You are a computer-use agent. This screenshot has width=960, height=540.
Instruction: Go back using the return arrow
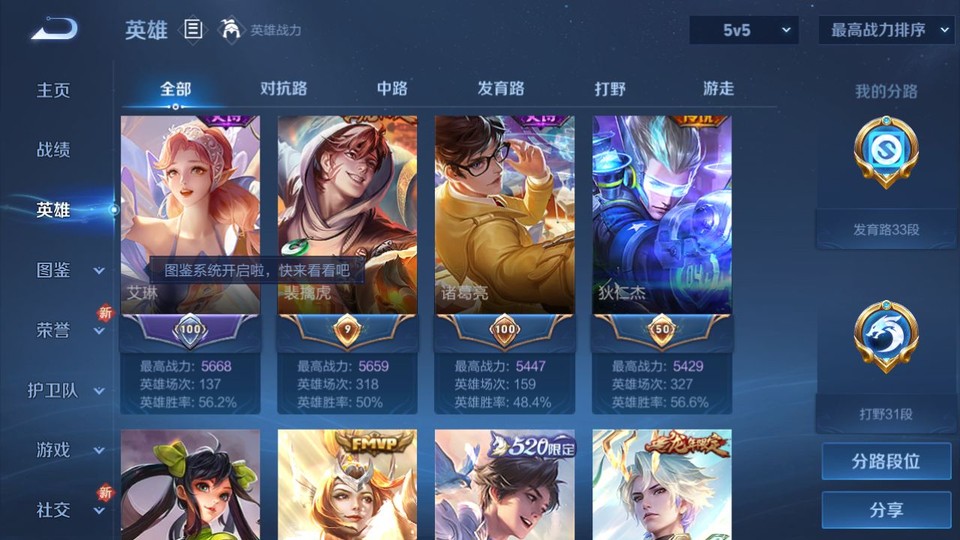click(54, 30)
